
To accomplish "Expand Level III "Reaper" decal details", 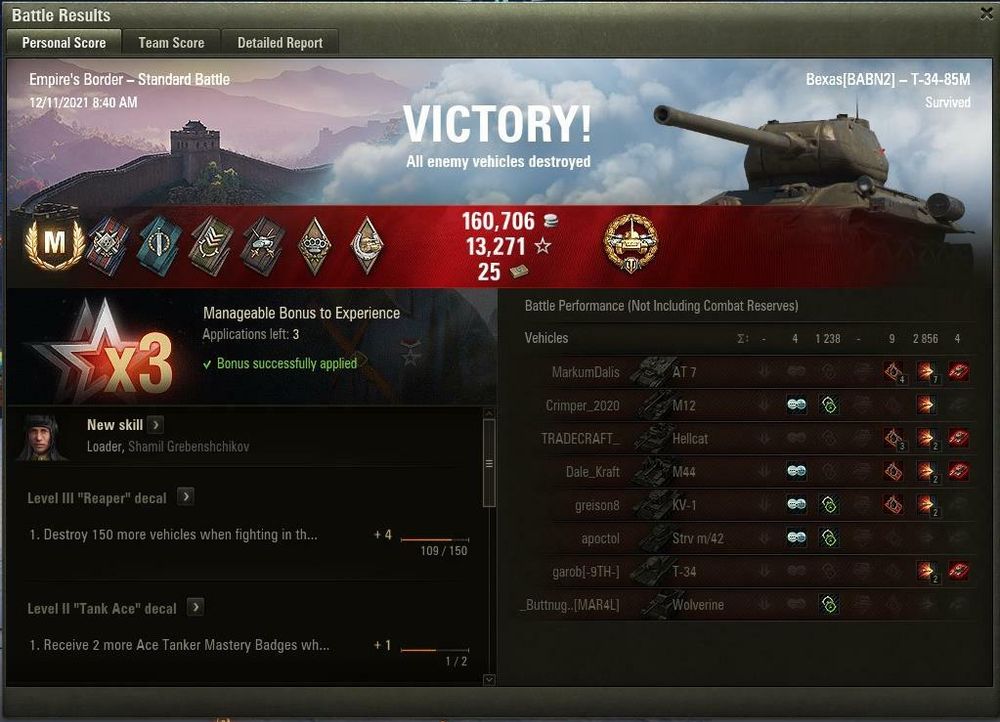I will coord(186,497).
